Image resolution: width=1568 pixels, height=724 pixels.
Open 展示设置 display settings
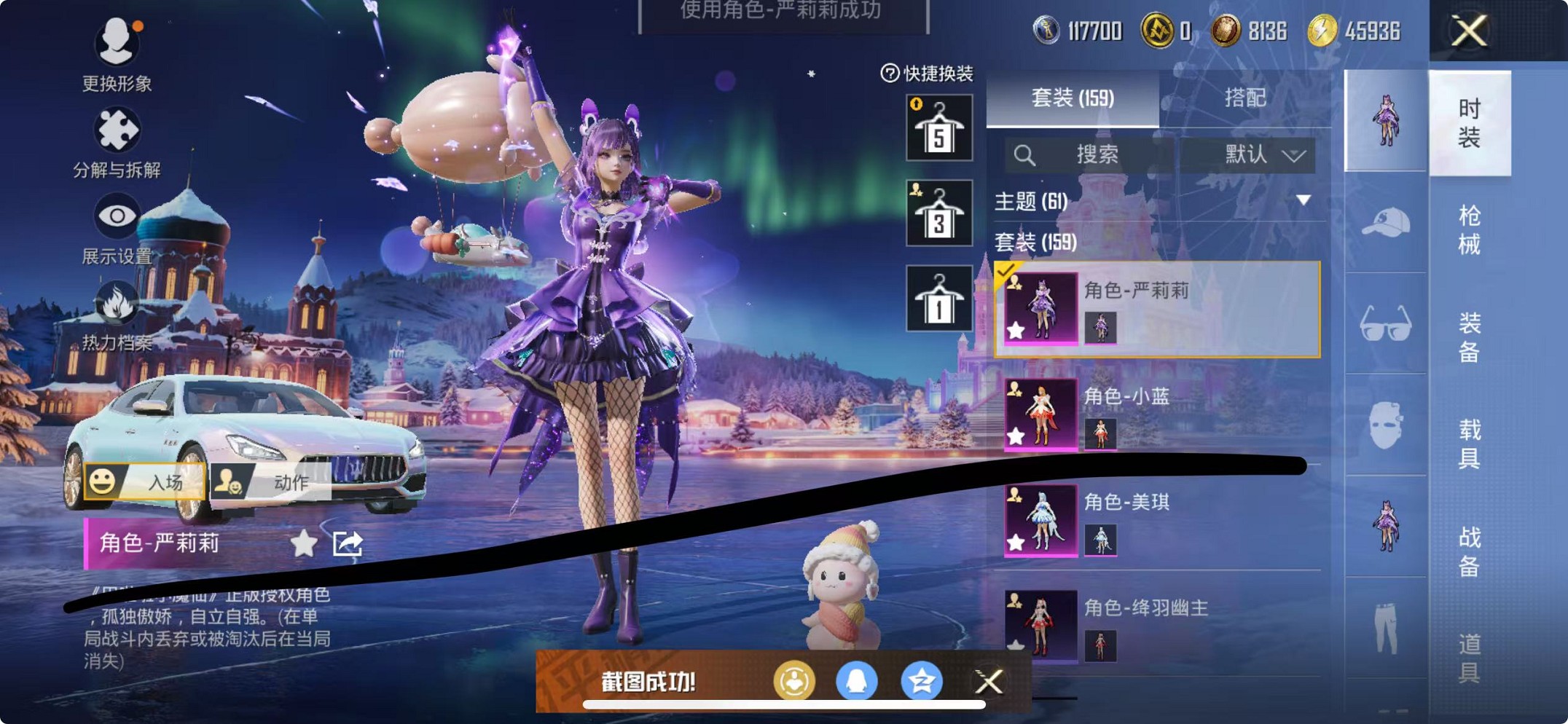[117, 222]
